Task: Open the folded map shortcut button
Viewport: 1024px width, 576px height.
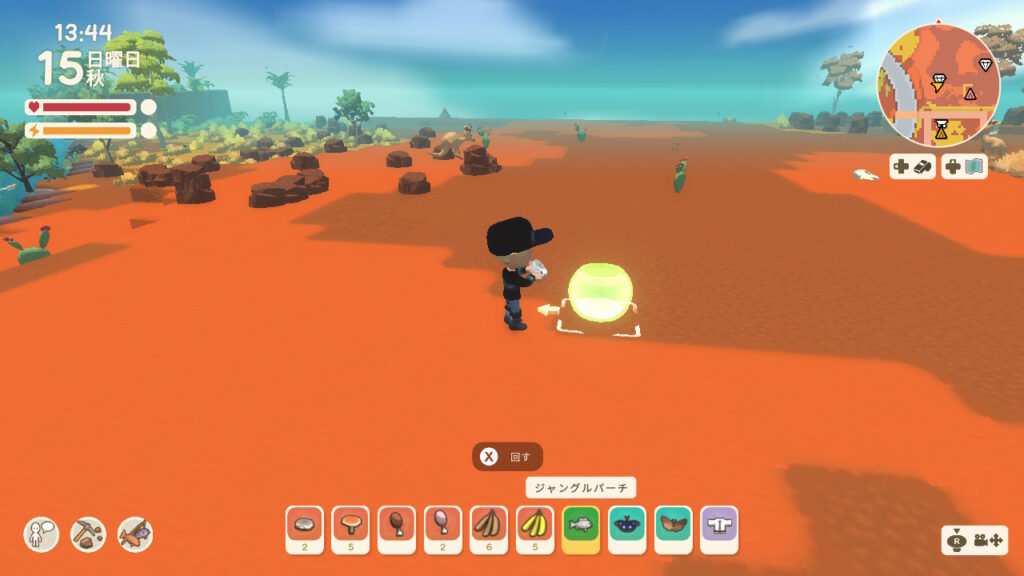Action: point(964,167)
